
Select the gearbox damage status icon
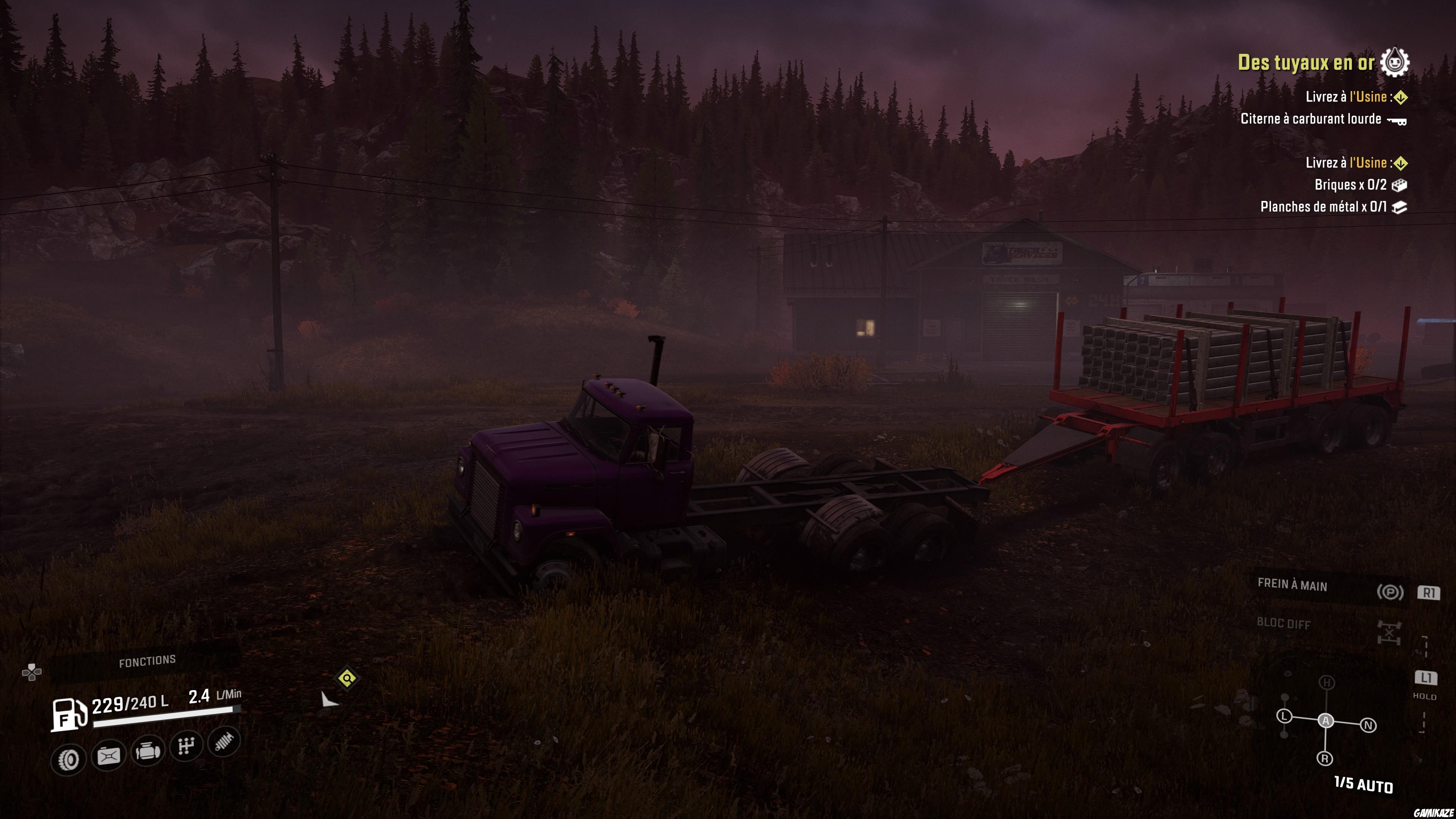186,746
